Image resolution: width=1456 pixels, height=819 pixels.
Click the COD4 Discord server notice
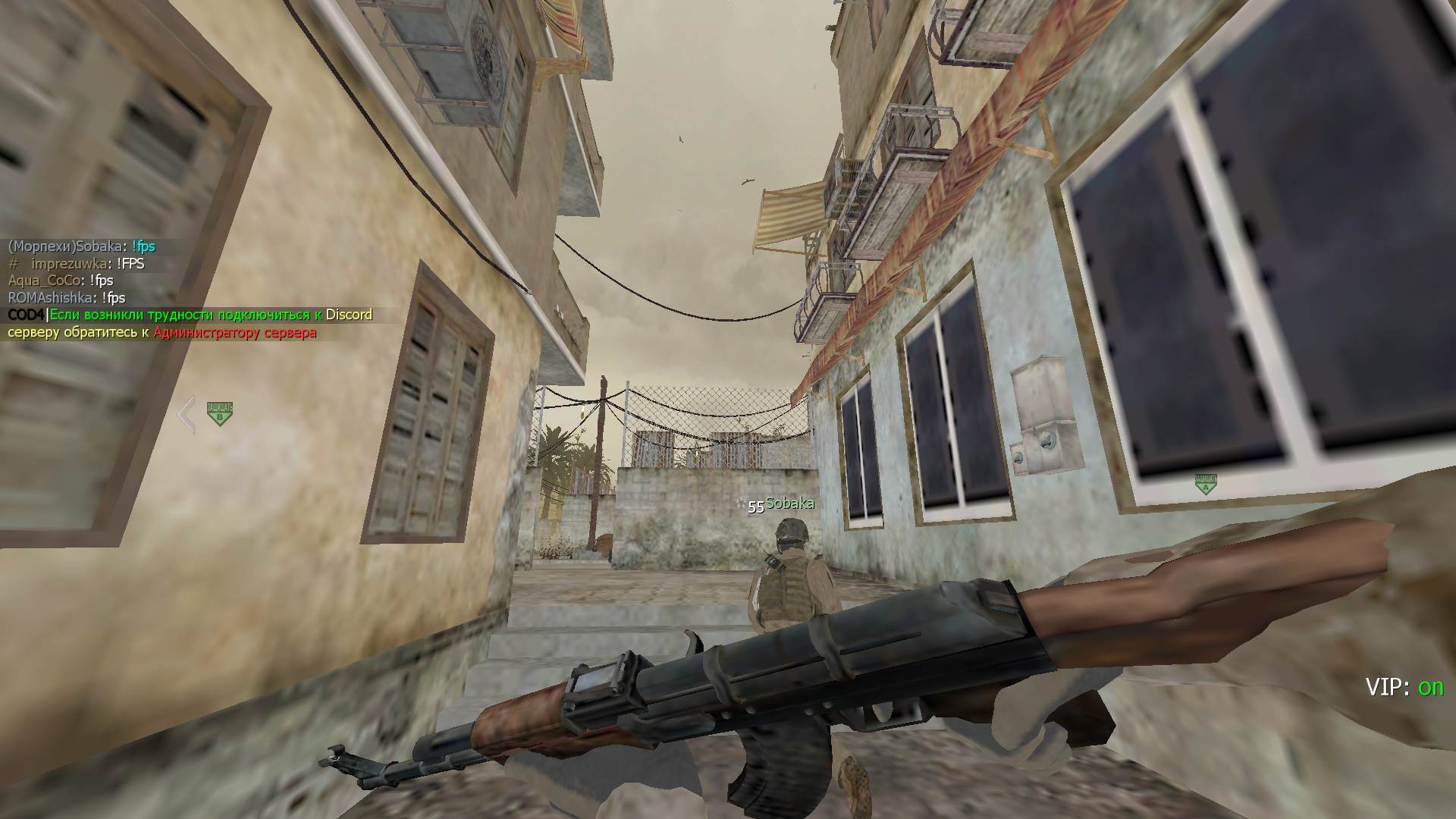pos(190,323)
